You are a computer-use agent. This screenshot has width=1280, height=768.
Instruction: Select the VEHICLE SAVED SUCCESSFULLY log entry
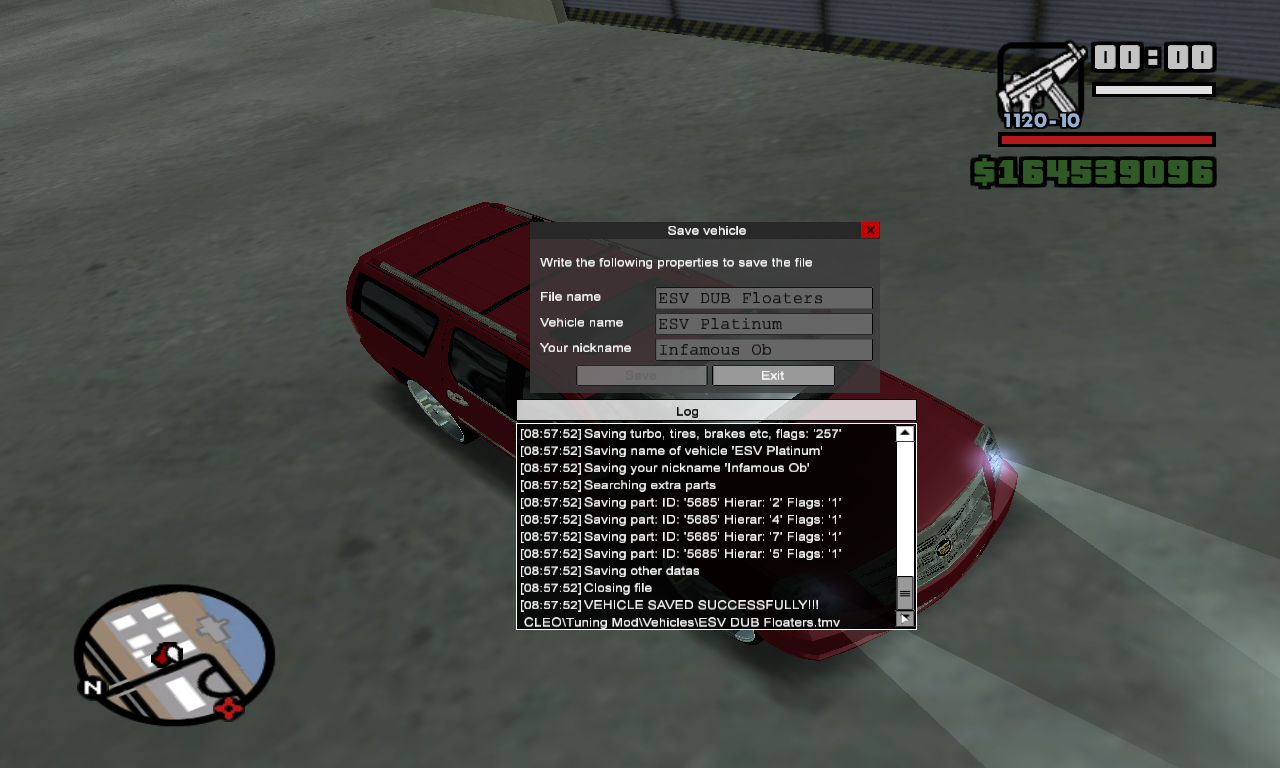tap(668, 604)
